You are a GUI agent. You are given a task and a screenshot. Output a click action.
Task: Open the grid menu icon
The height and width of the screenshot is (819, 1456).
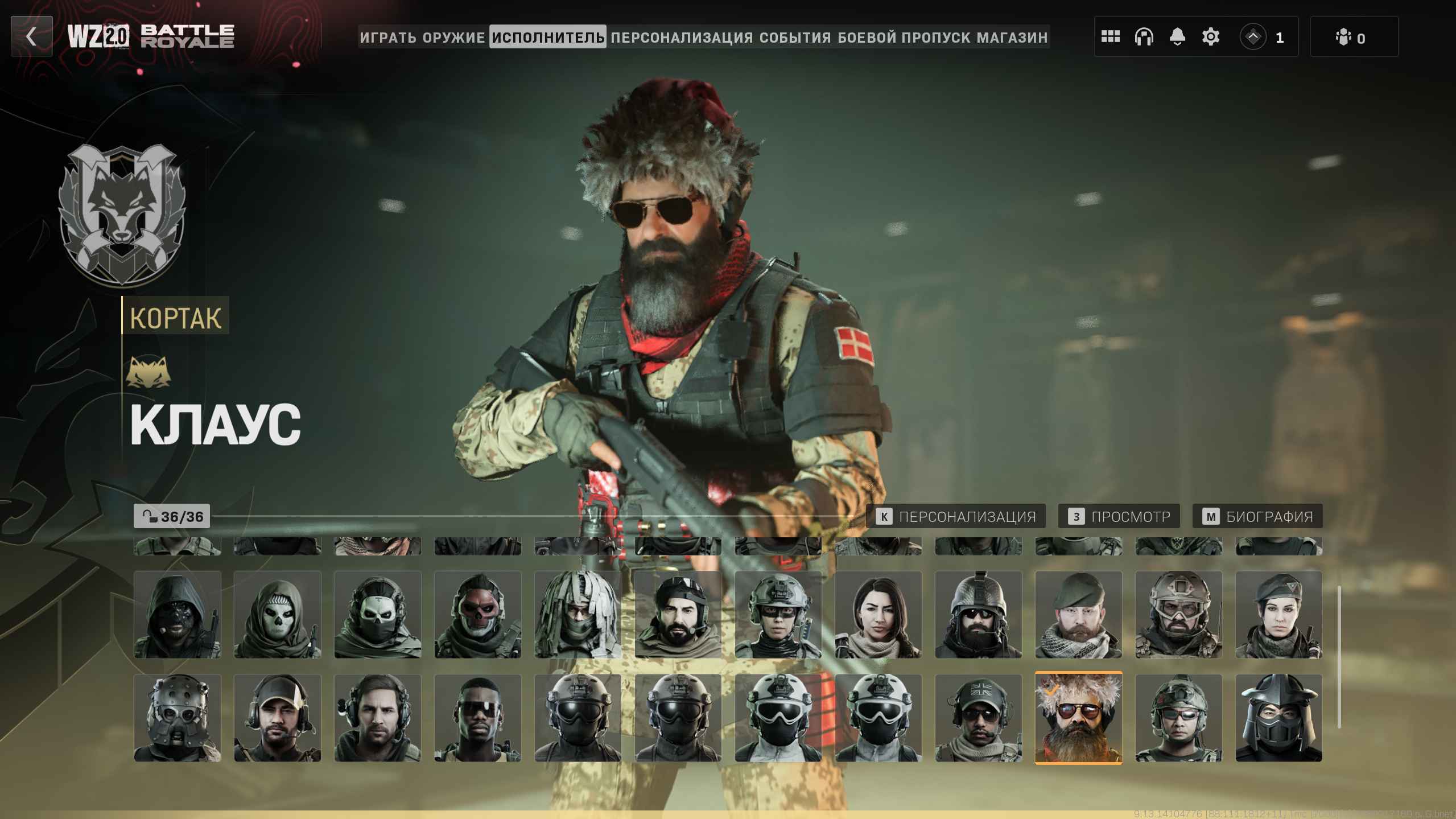click(x=1110, y=37)
